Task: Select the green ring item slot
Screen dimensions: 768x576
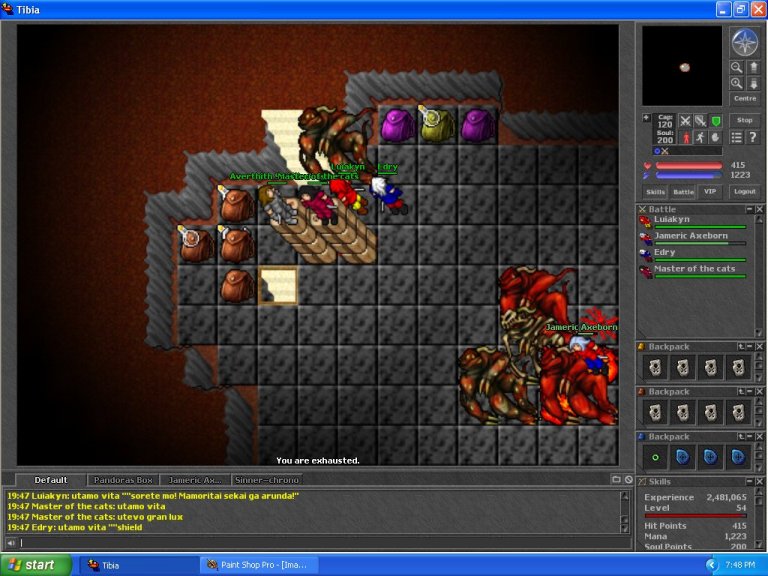Action: click(655, 456)
